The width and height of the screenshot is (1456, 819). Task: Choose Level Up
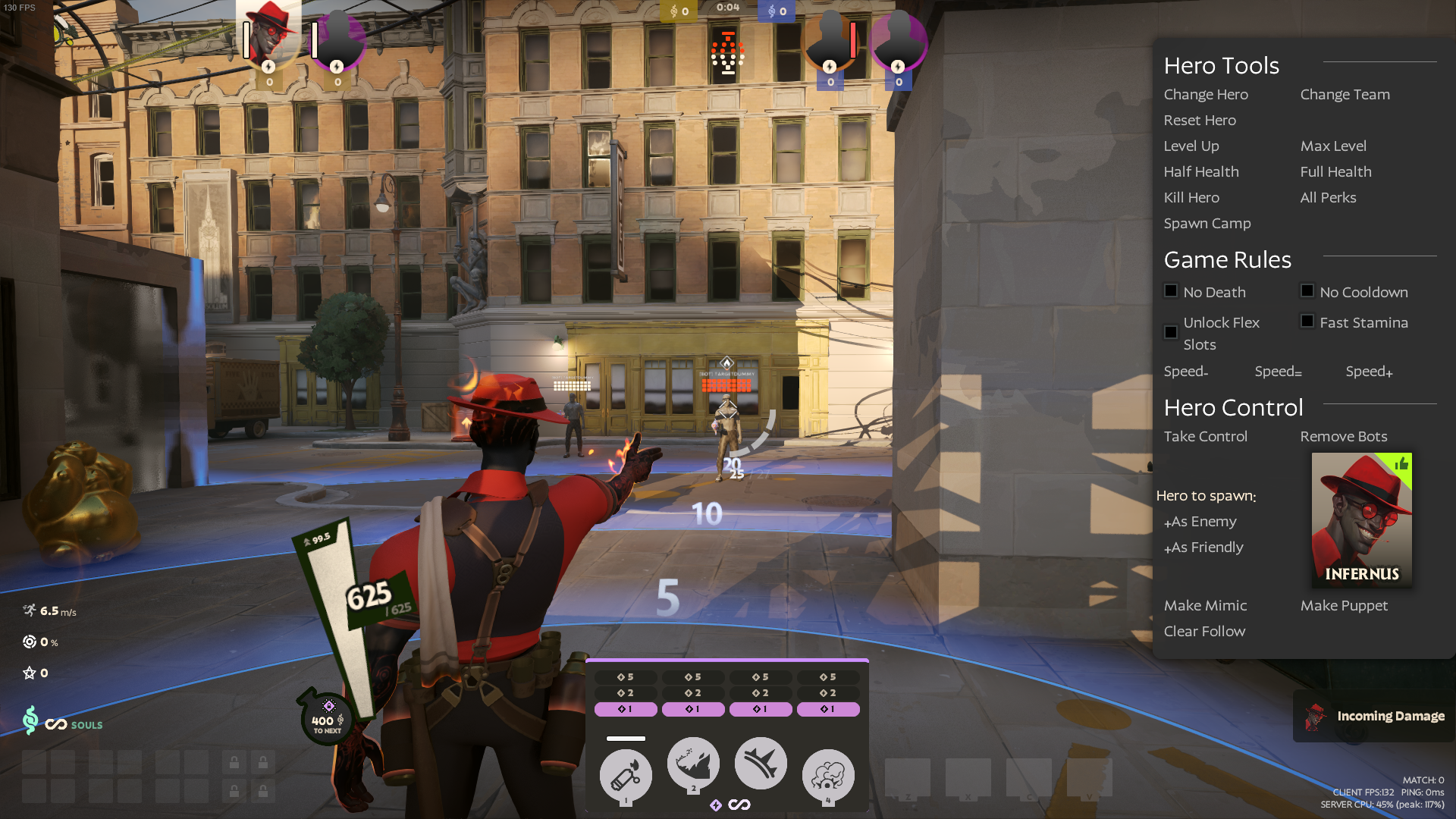tap(1191, 146)
